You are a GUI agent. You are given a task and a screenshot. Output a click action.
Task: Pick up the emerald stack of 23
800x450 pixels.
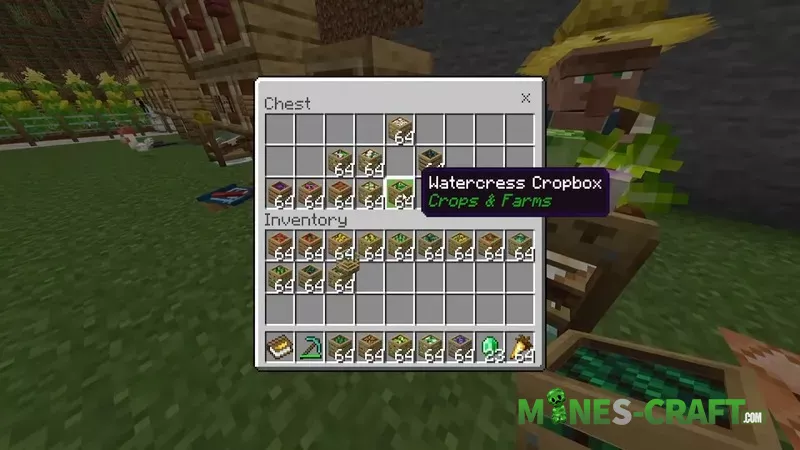(x=490, y=348)
